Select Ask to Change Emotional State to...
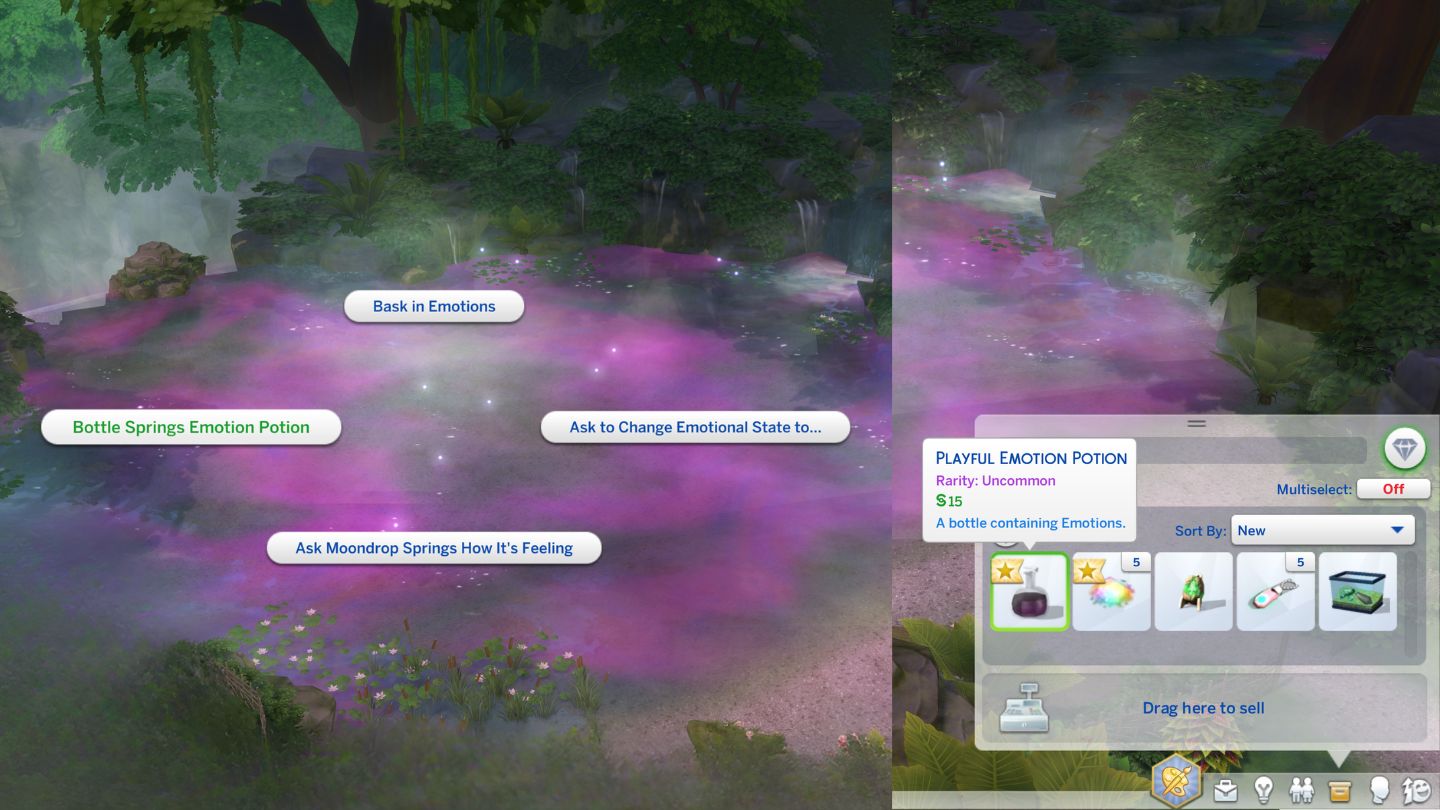1440x810 pixels. [x=695, y=427]
